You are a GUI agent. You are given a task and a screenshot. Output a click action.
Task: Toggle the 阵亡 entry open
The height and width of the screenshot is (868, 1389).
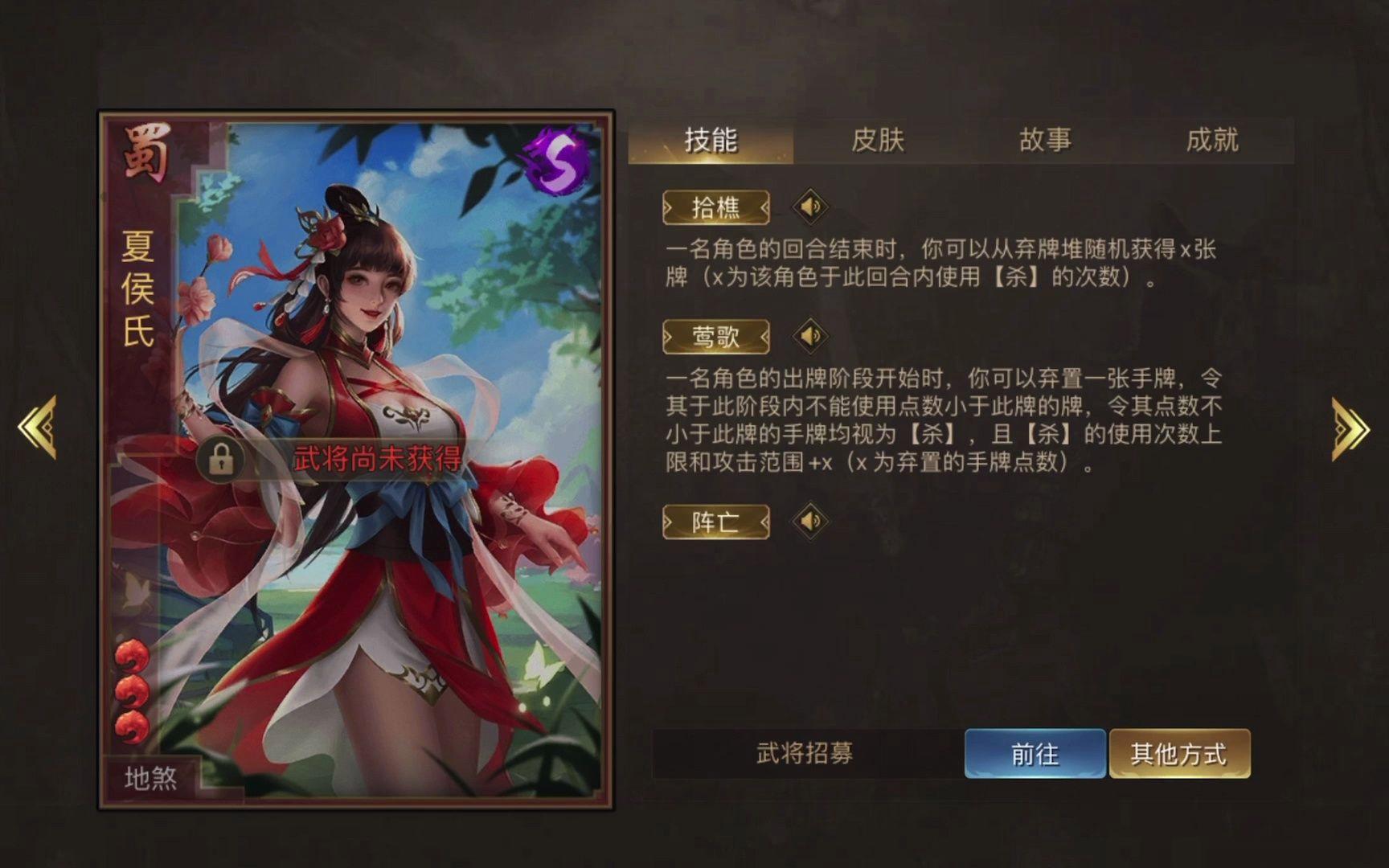click(715, 522)
